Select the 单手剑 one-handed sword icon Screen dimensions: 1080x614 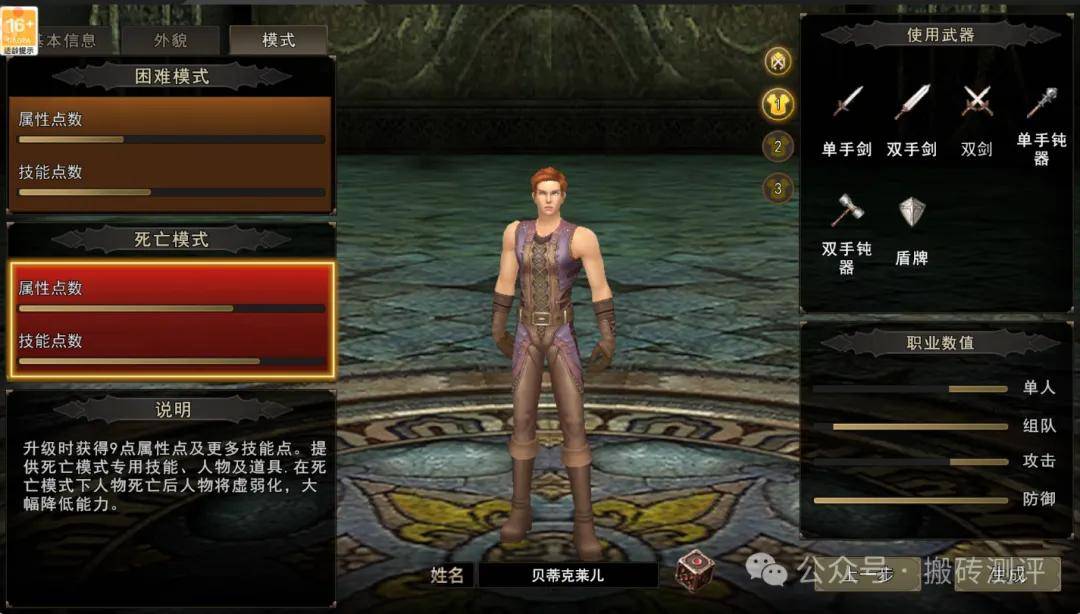847,102
